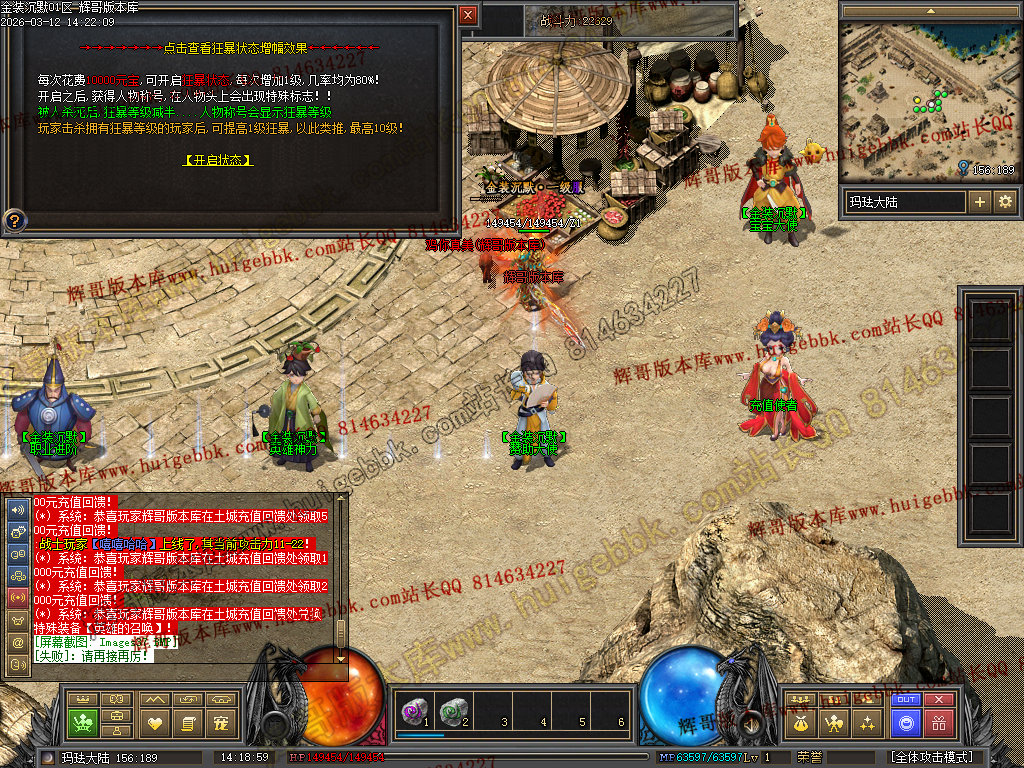Image resolution: width=1024 pixels, height=768 pixels.
Task: Use the purple swirl stone in slot 1
Action: pos(413,711)
